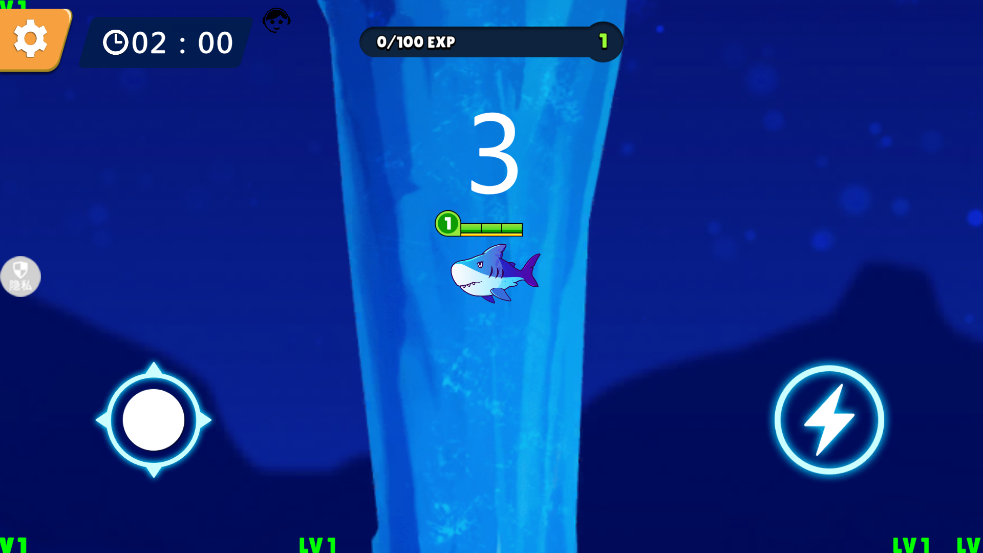Open the grey privacy shield button
This screenshot has height=553, width=983.
point(21,277)
